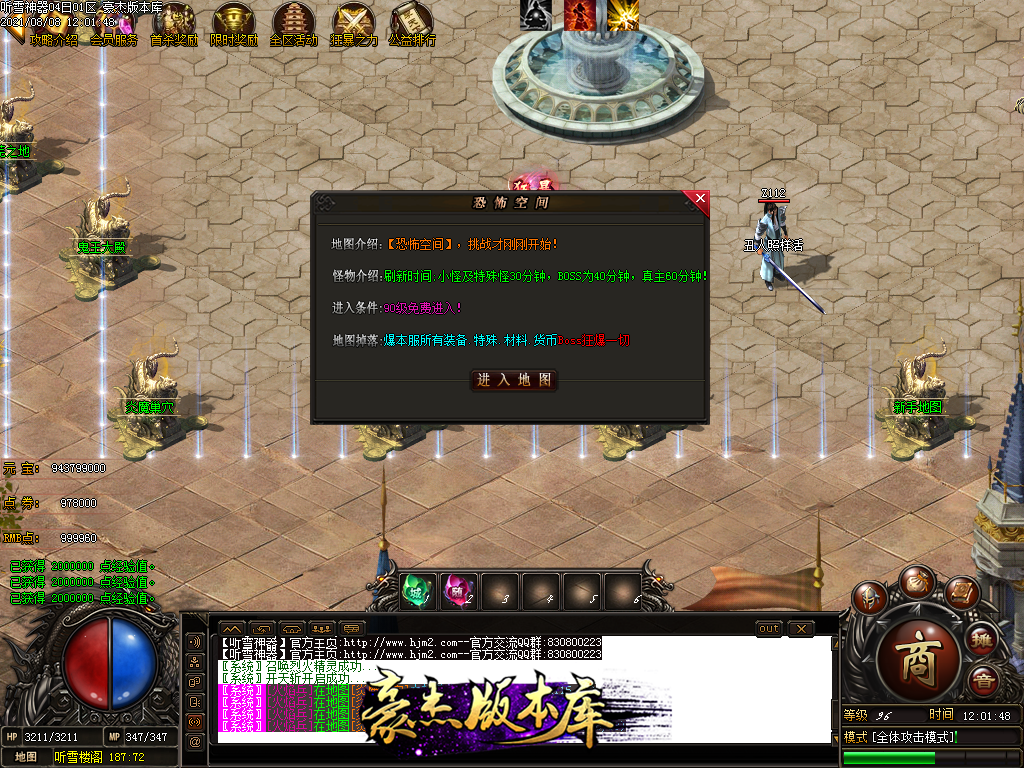Toggle sound with the 音 button

(x=983, y=681)
